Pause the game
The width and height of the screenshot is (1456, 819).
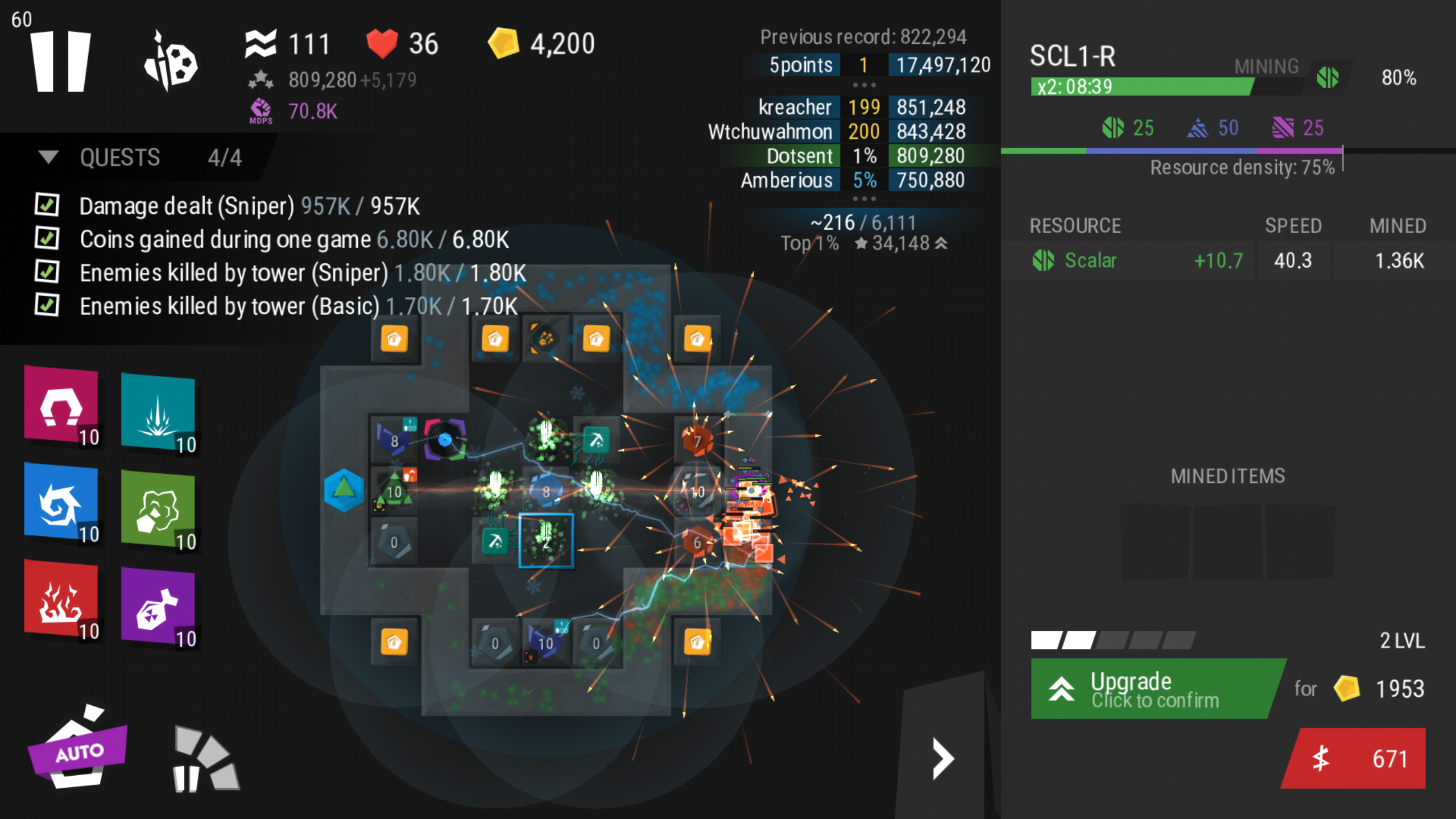[x=60, y=61]
